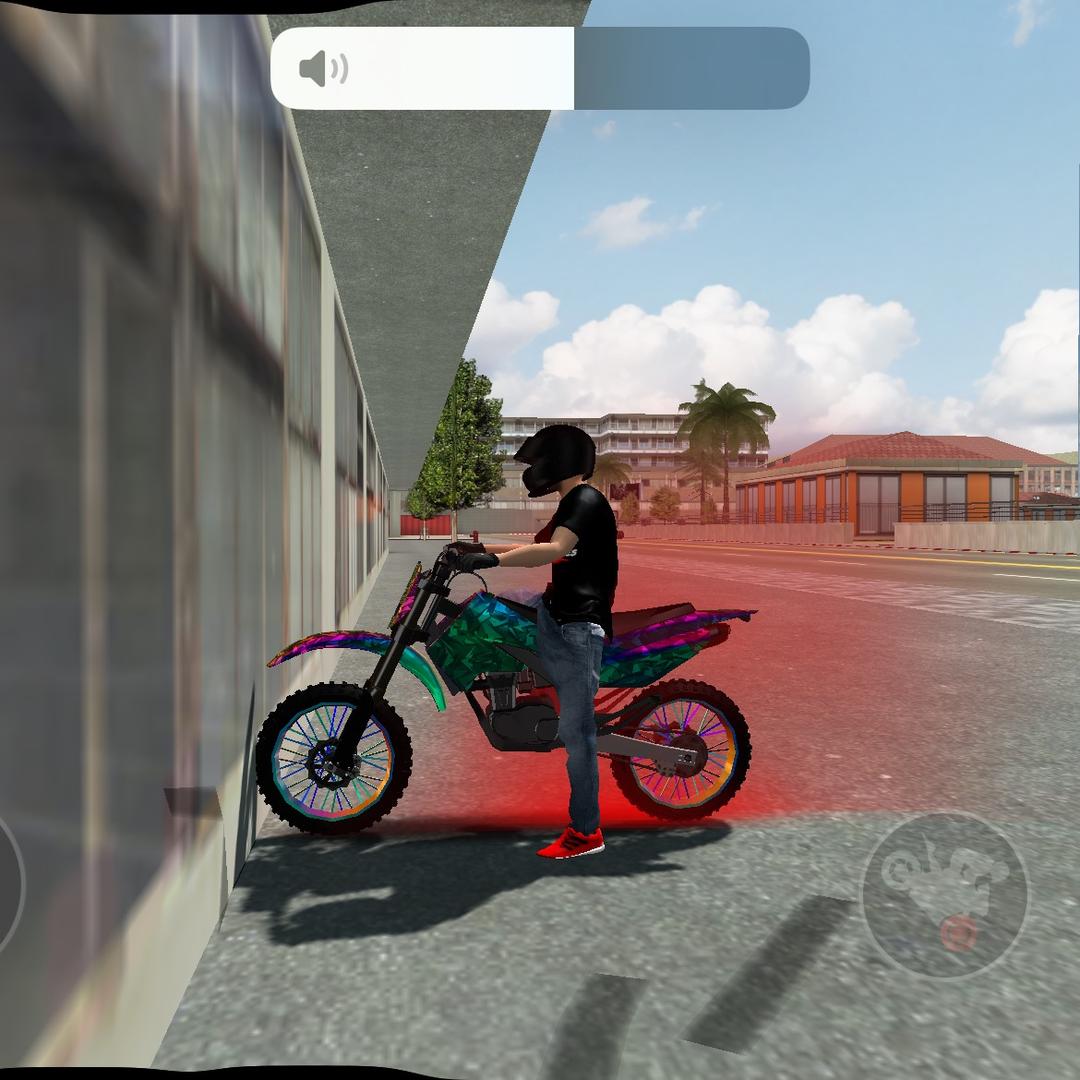
Task: Tap the speaker icon on the volume bar
Action: click(323, 69)
